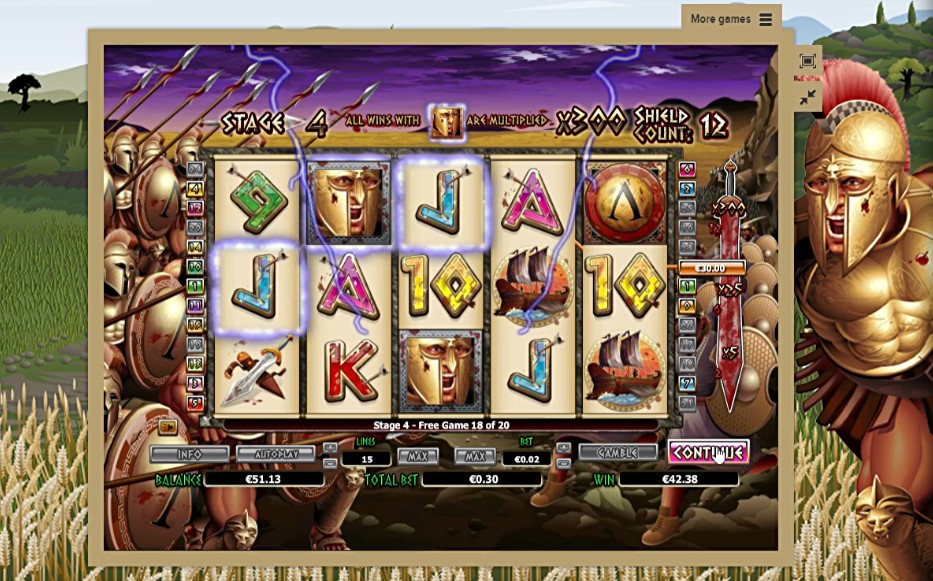Open the More games menu

[731, 19]
